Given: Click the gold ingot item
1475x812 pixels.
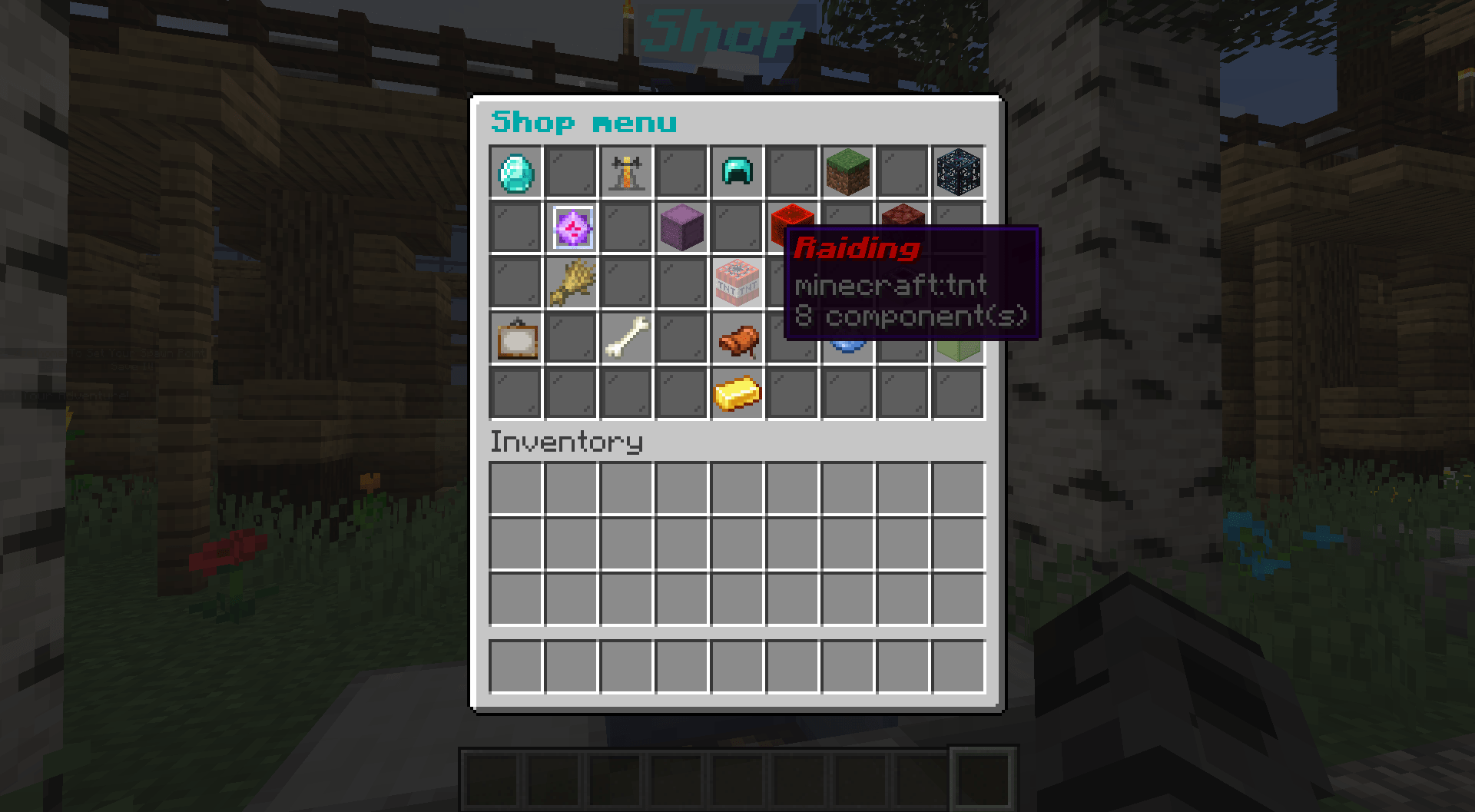Looking at the screenshot, I should (737, 393).
